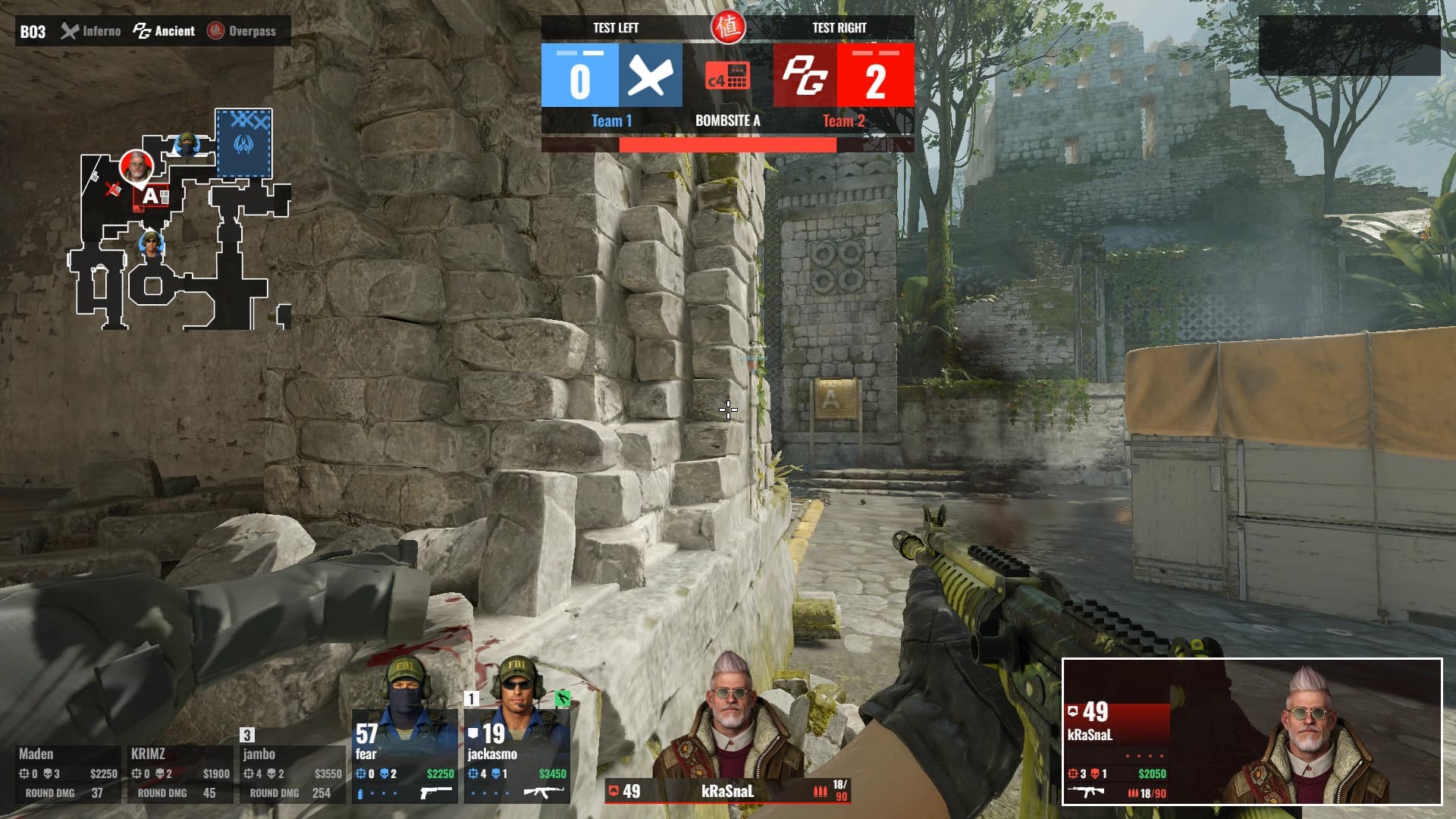Select fear's player card
Viewport: 1456px width, 819px height.
click(x=404, y=756)
